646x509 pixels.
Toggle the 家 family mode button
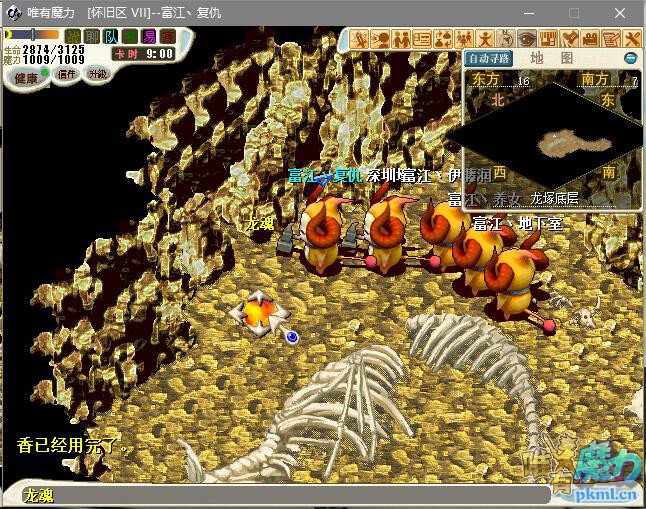166,37
